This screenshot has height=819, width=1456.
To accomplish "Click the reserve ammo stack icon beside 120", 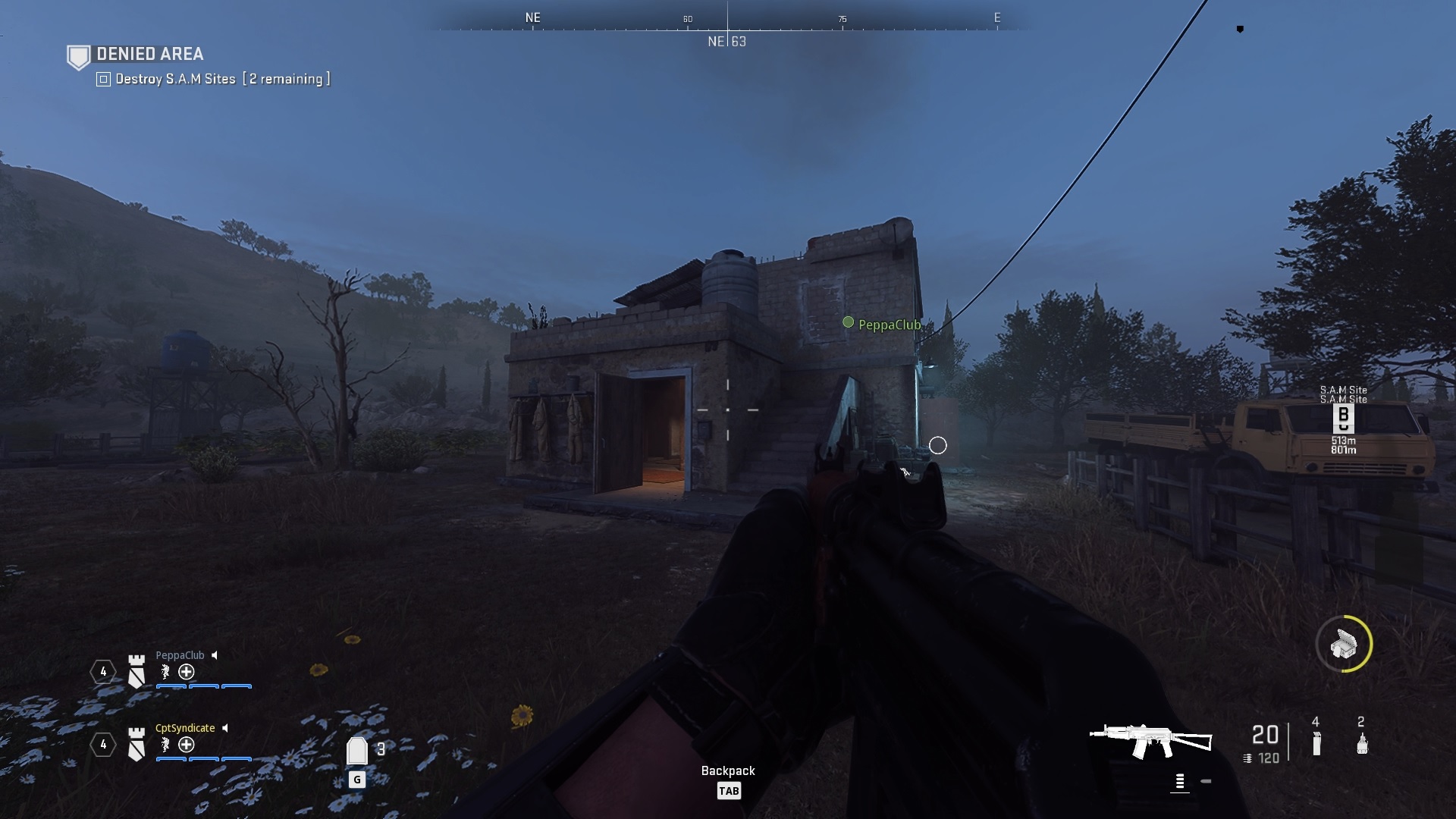I will [1247, 757].
